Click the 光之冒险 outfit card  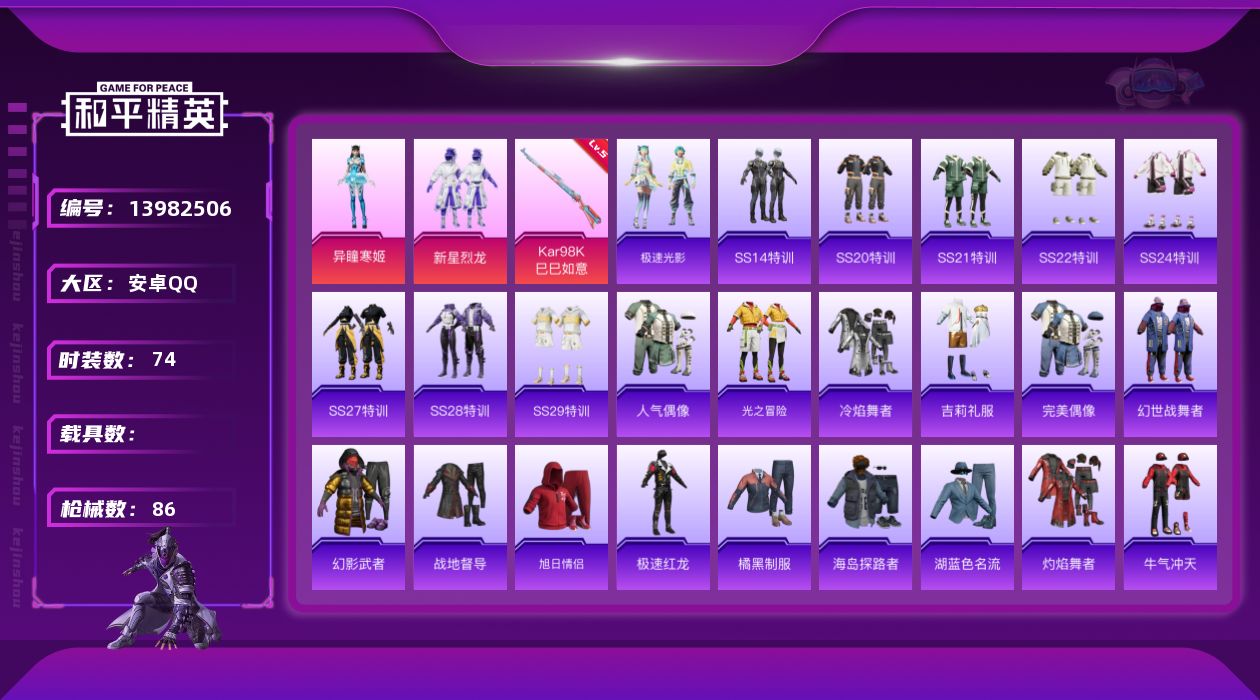click(764, 364)
